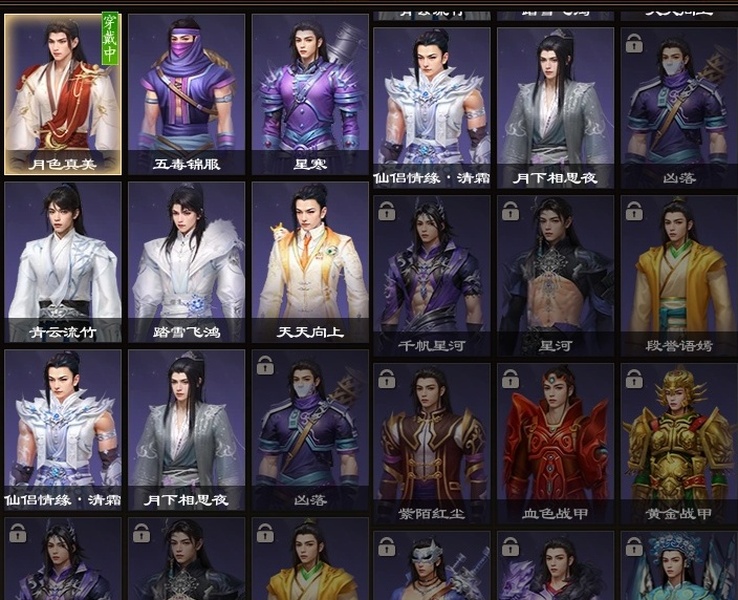Click the tile labeled 千帆星河
Viewport: 738px width, 600px height.
(x=432, y=275)
